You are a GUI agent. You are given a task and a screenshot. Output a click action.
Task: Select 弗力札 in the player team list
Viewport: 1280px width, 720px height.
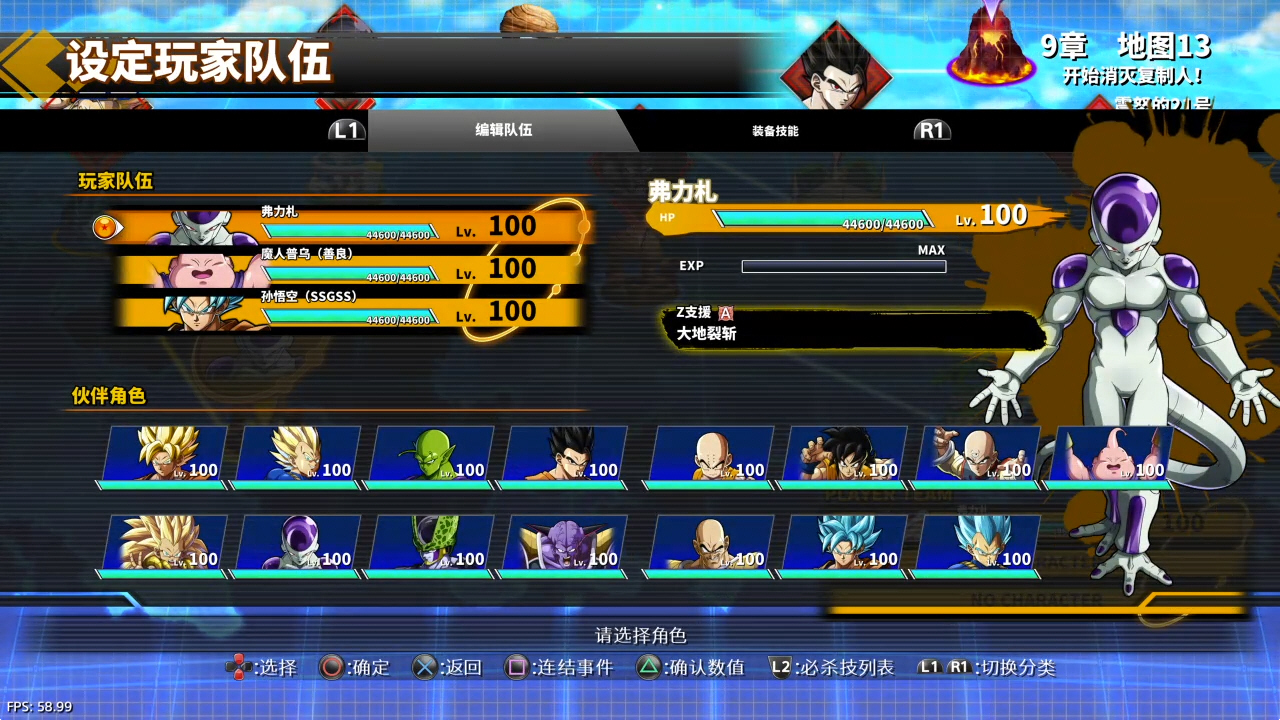coord(350,227)
